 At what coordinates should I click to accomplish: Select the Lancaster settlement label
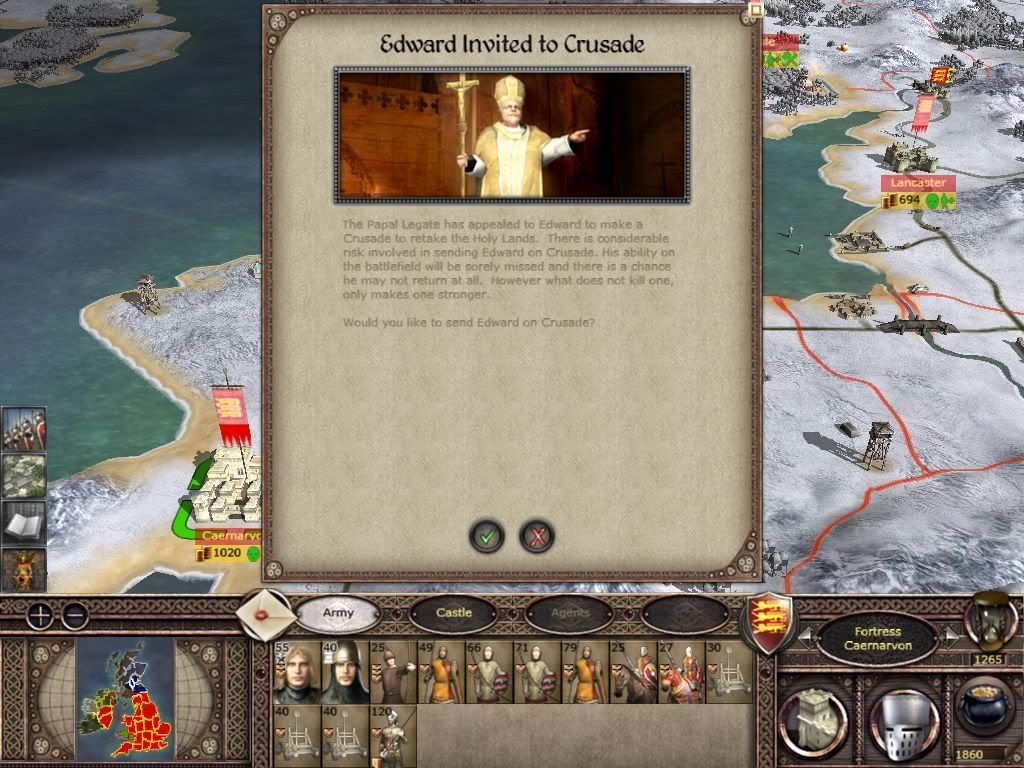[918, 183]
